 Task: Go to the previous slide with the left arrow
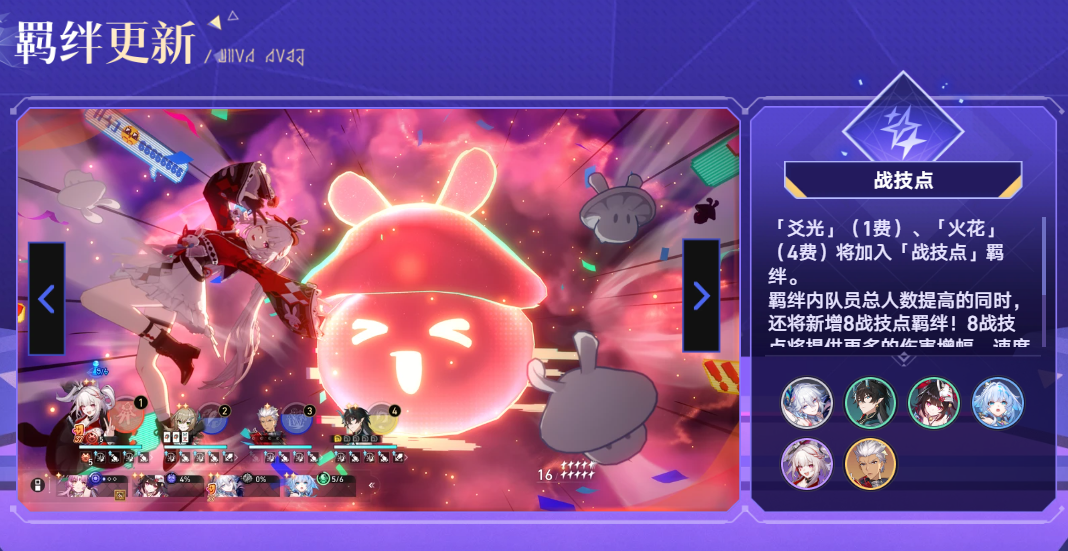click(46, 298)
